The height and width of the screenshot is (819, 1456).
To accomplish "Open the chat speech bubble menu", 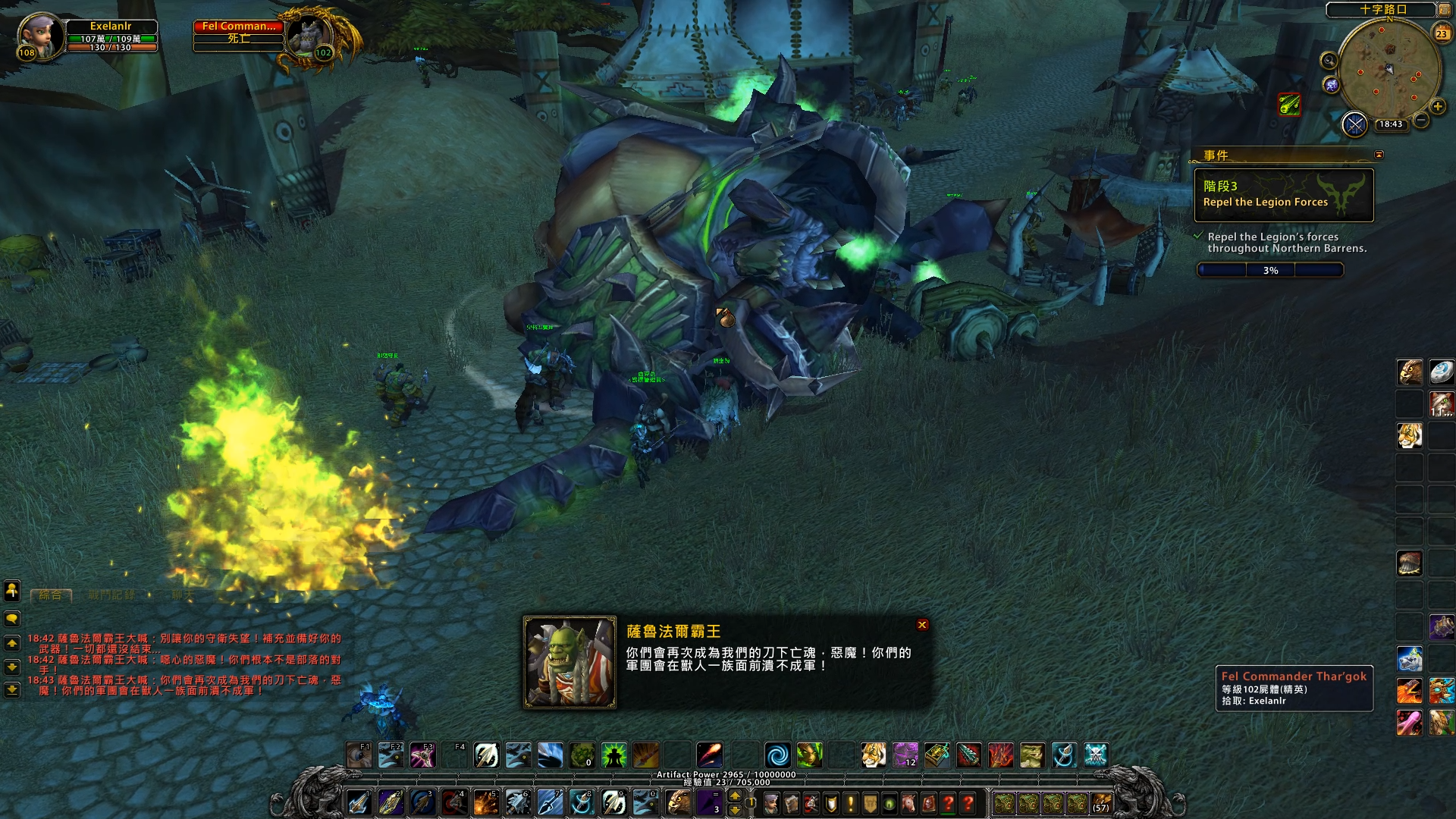I will pos(12,619).
